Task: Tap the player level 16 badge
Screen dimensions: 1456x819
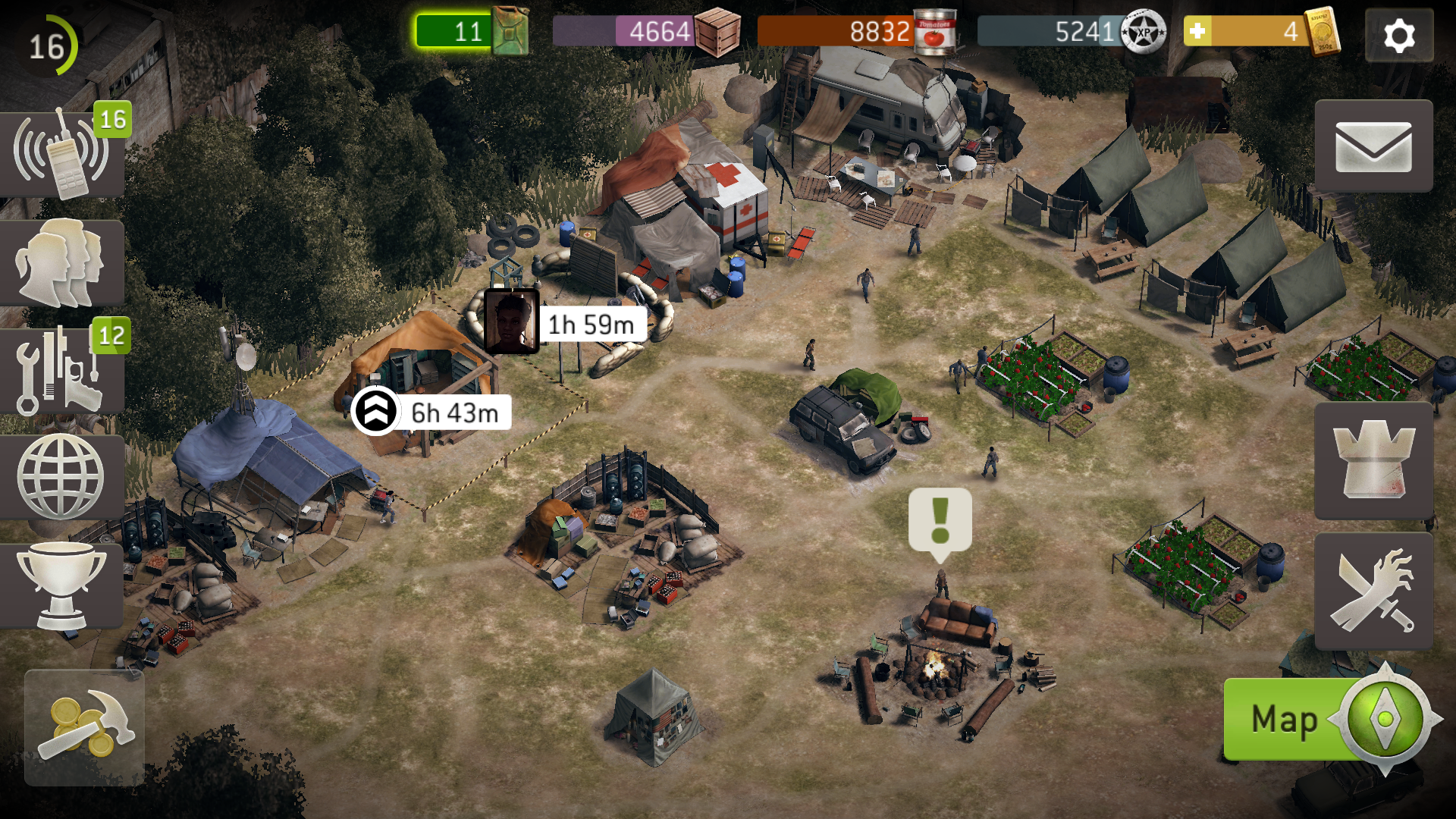Action: tap(46, 46)
